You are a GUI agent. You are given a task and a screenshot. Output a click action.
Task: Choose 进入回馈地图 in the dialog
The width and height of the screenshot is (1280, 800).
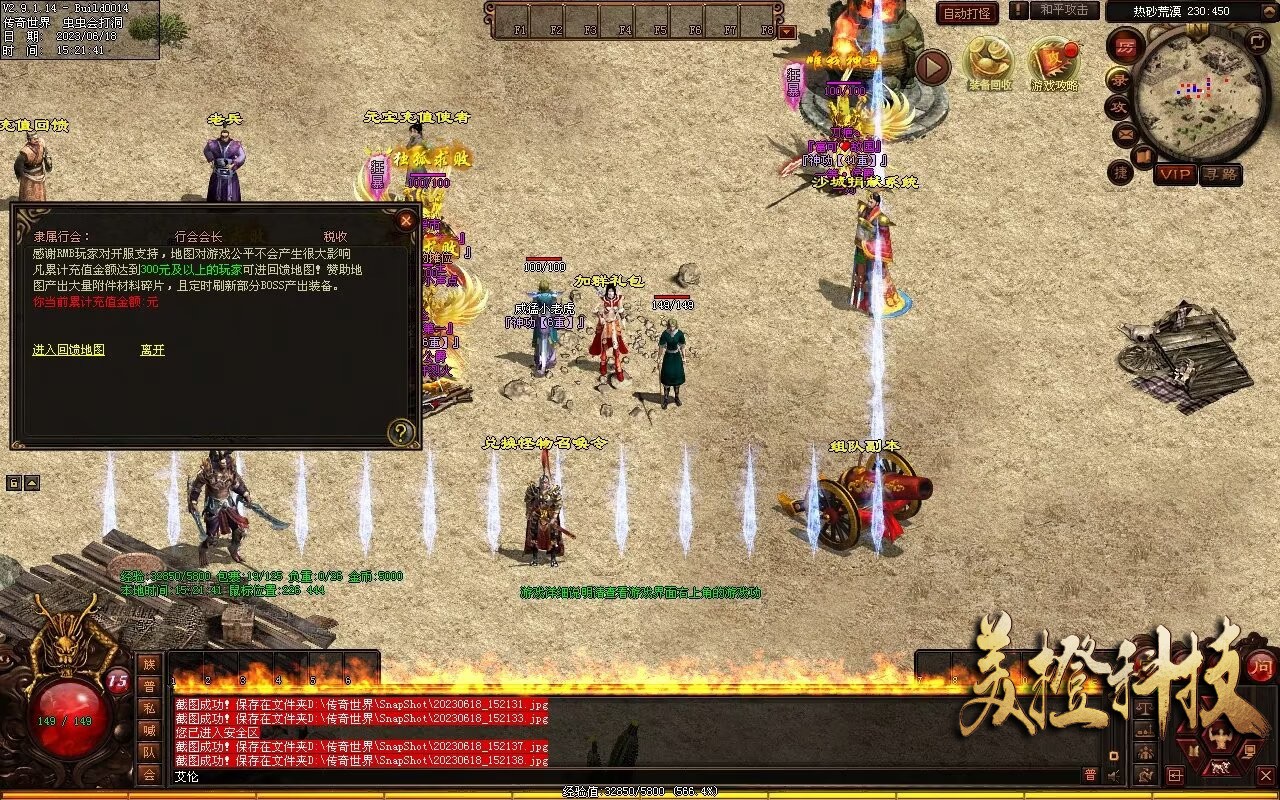pyautogui.click(x=68, y=350)
